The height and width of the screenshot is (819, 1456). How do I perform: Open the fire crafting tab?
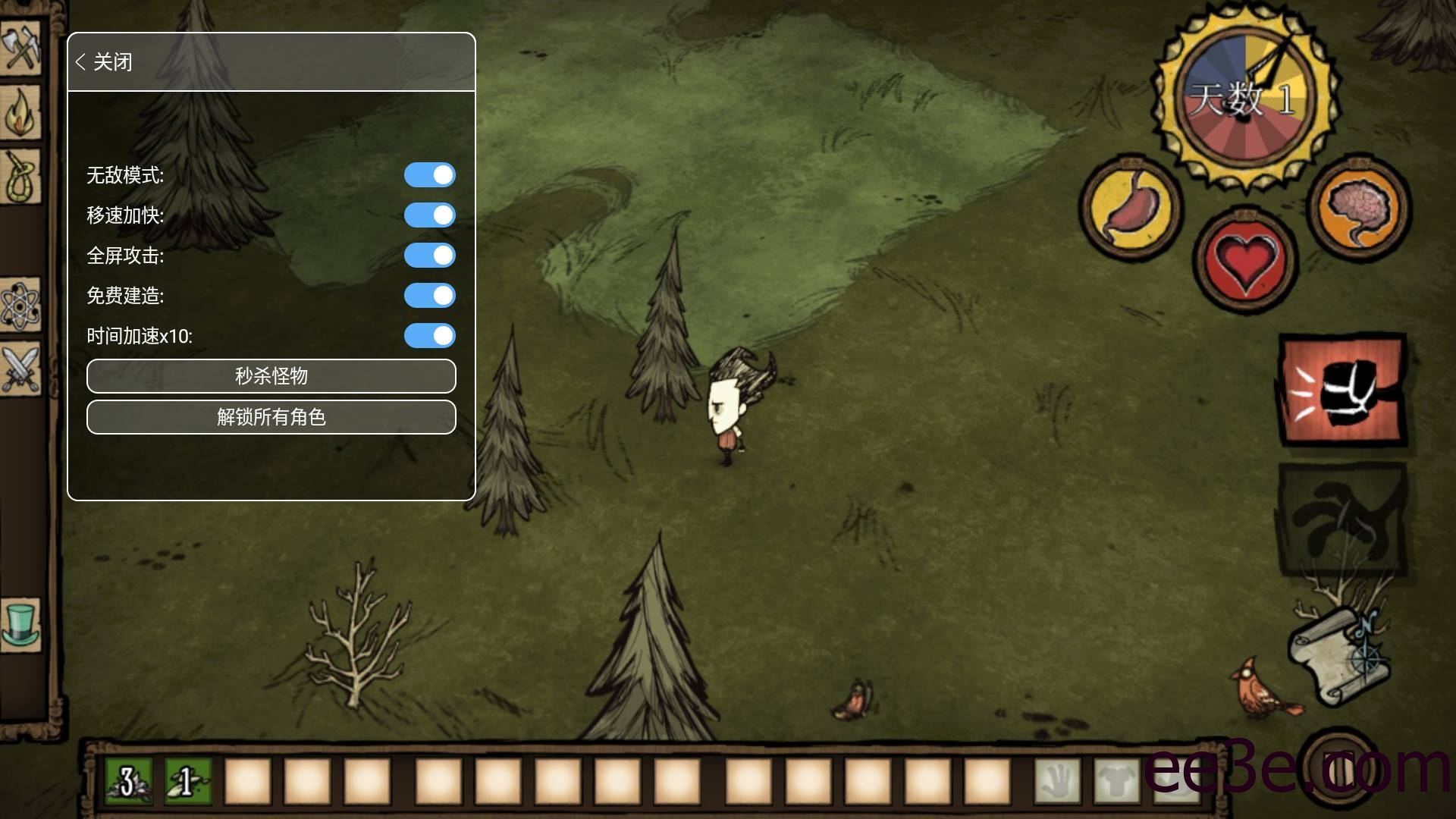point(20,111)
